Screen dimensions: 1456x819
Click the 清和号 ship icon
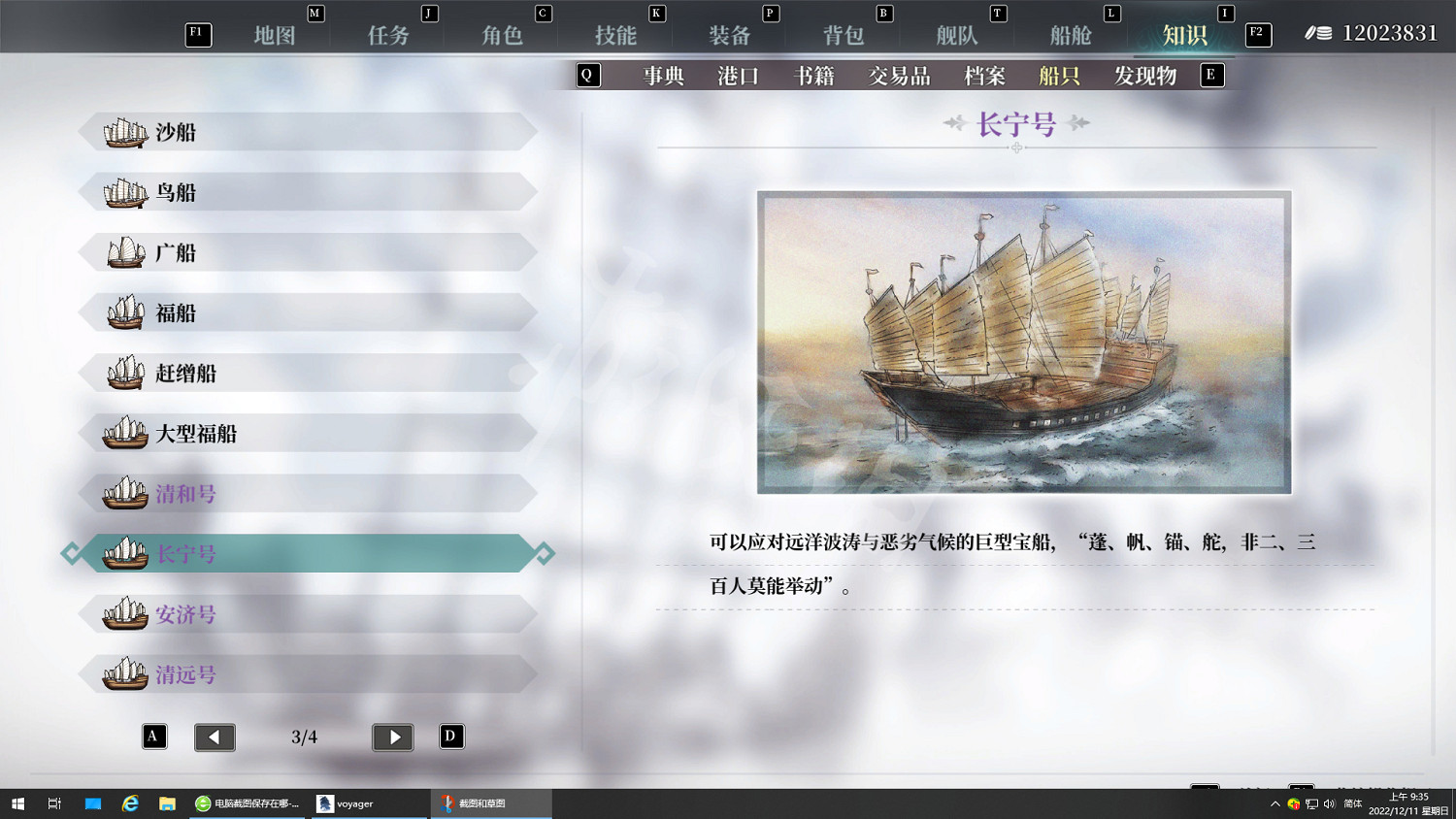(x=124, y=493)
